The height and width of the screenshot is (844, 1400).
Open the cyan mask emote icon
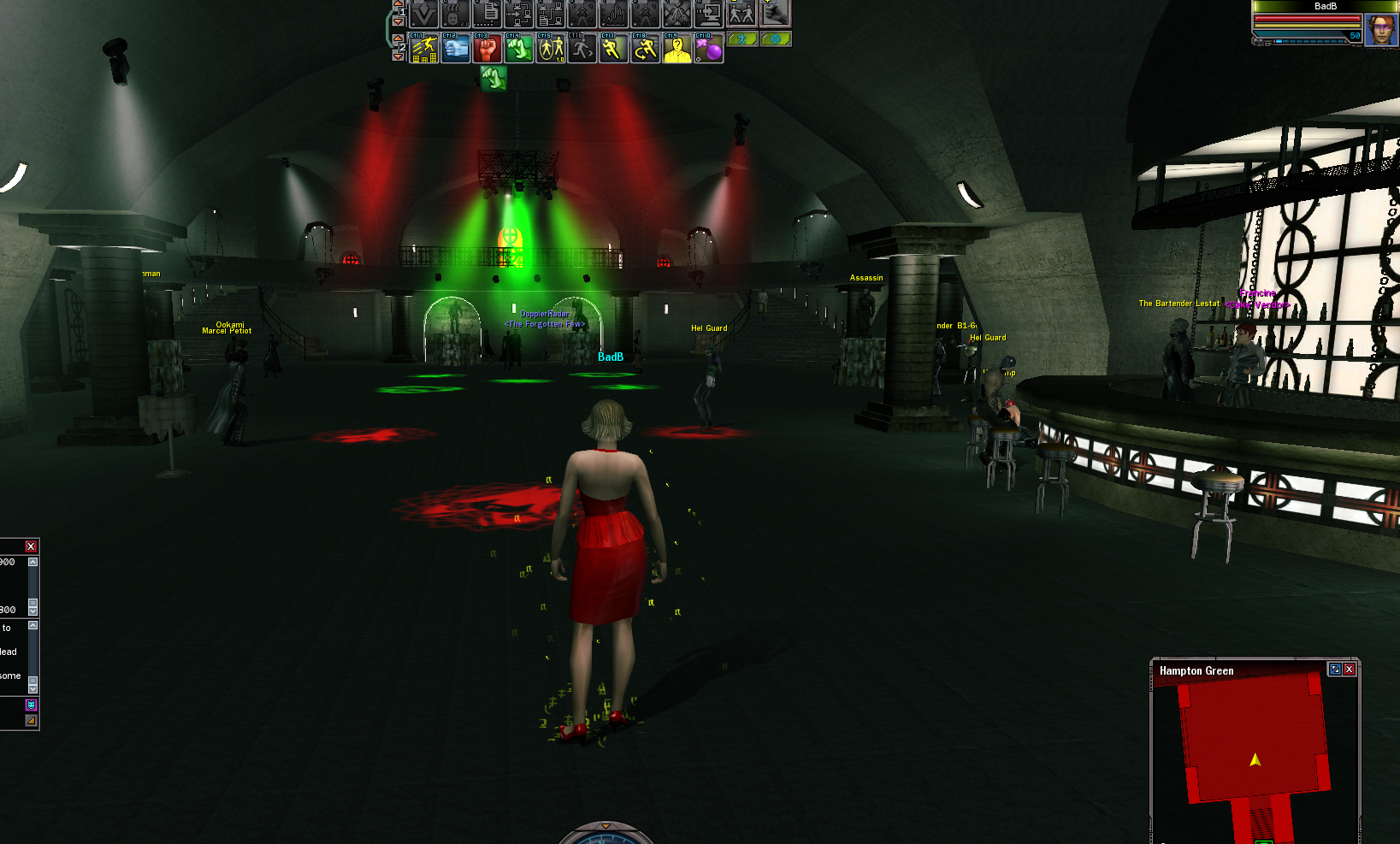point(31,705)
